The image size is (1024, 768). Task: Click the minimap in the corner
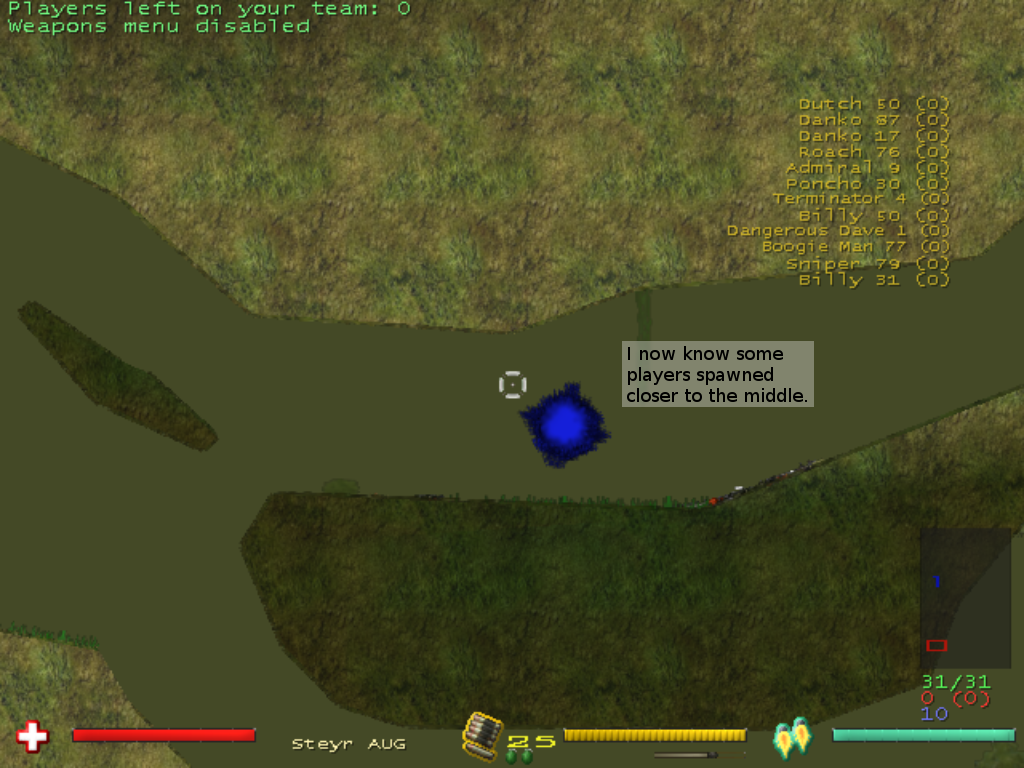pyautogui.click(x=965, y=597)
